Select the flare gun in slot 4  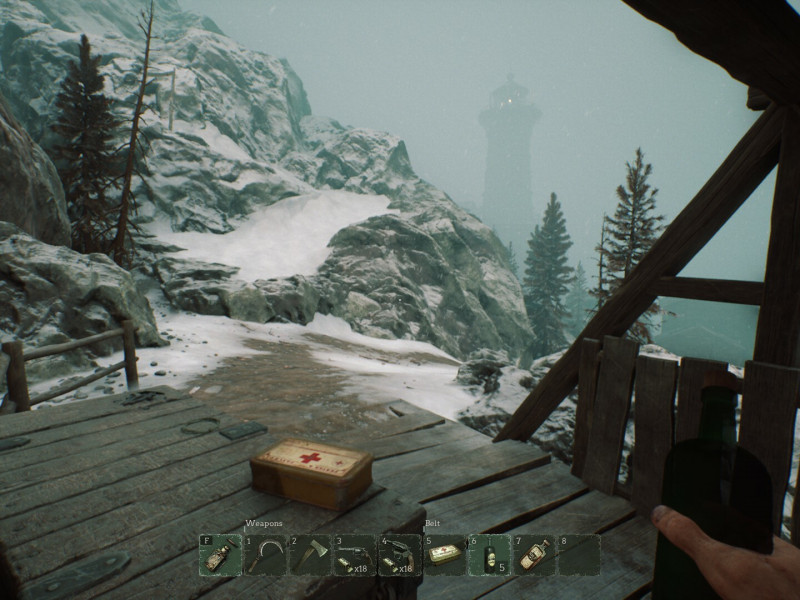[399, 555]
